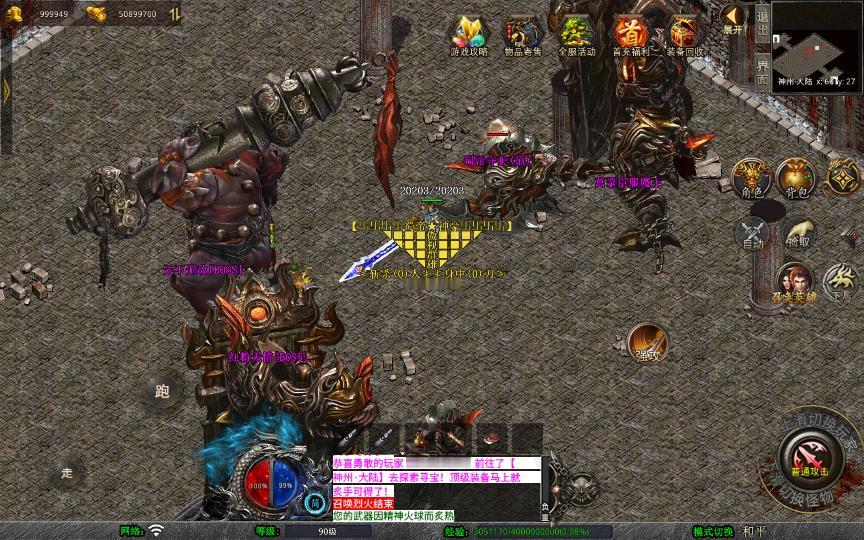This screenshot has height=540, width=864.
Task: Open the 装备回收 equipment recycling chest
Action: click(x=684, y=35)
